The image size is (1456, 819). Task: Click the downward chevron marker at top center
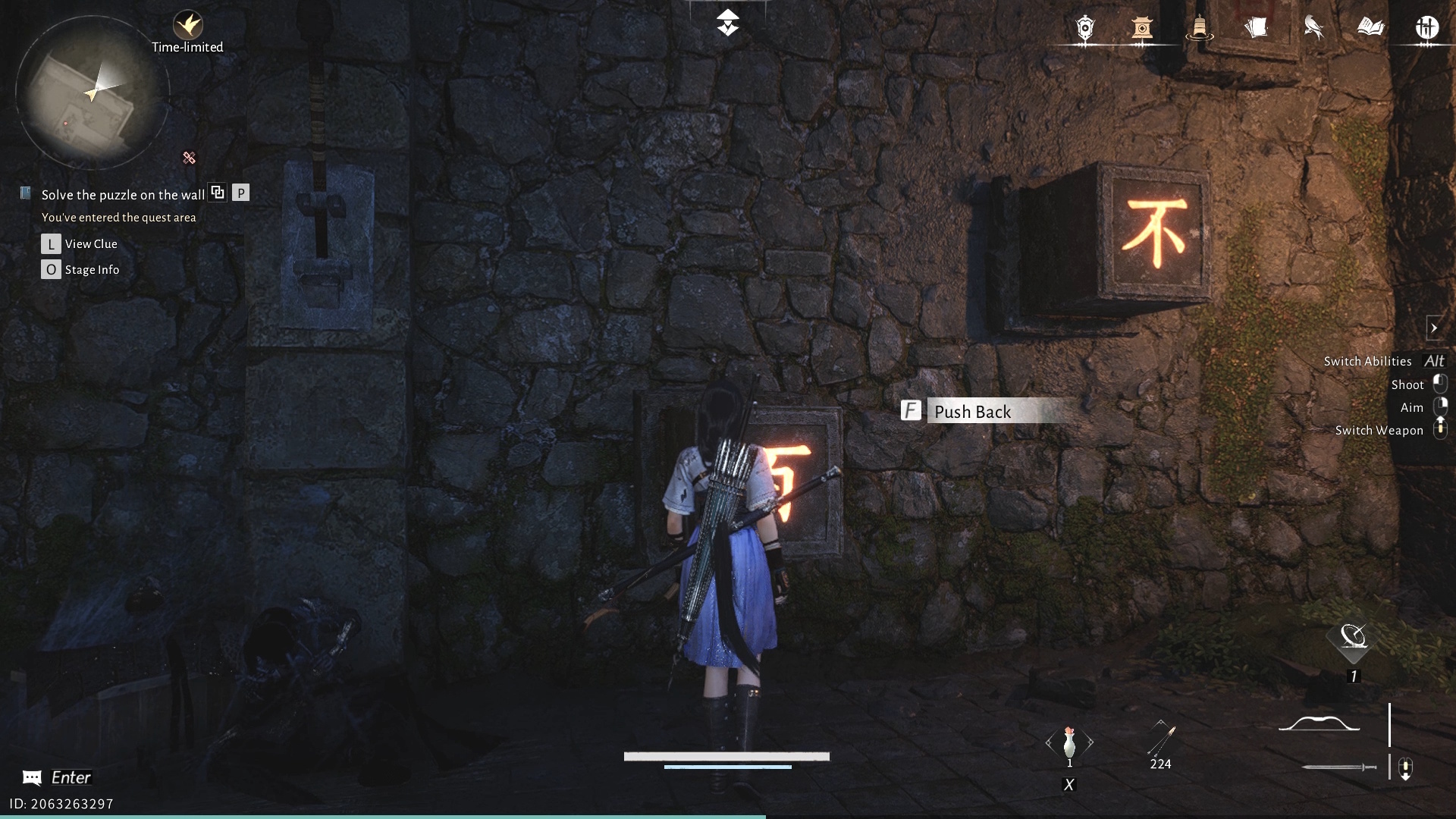tap(728, 23)
